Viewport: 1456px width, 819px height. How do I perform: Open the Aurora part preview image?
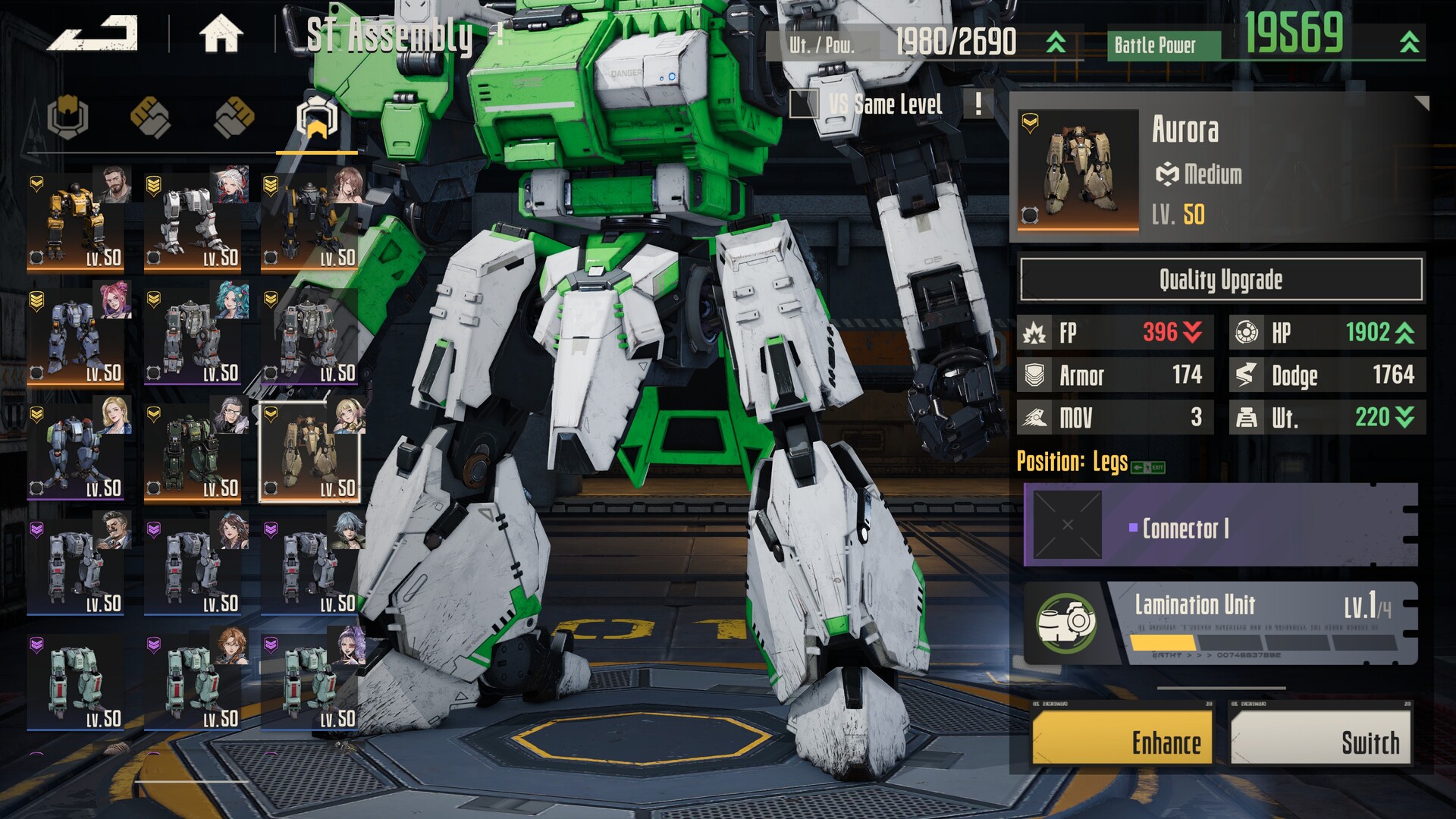(x=1078, y=170)
